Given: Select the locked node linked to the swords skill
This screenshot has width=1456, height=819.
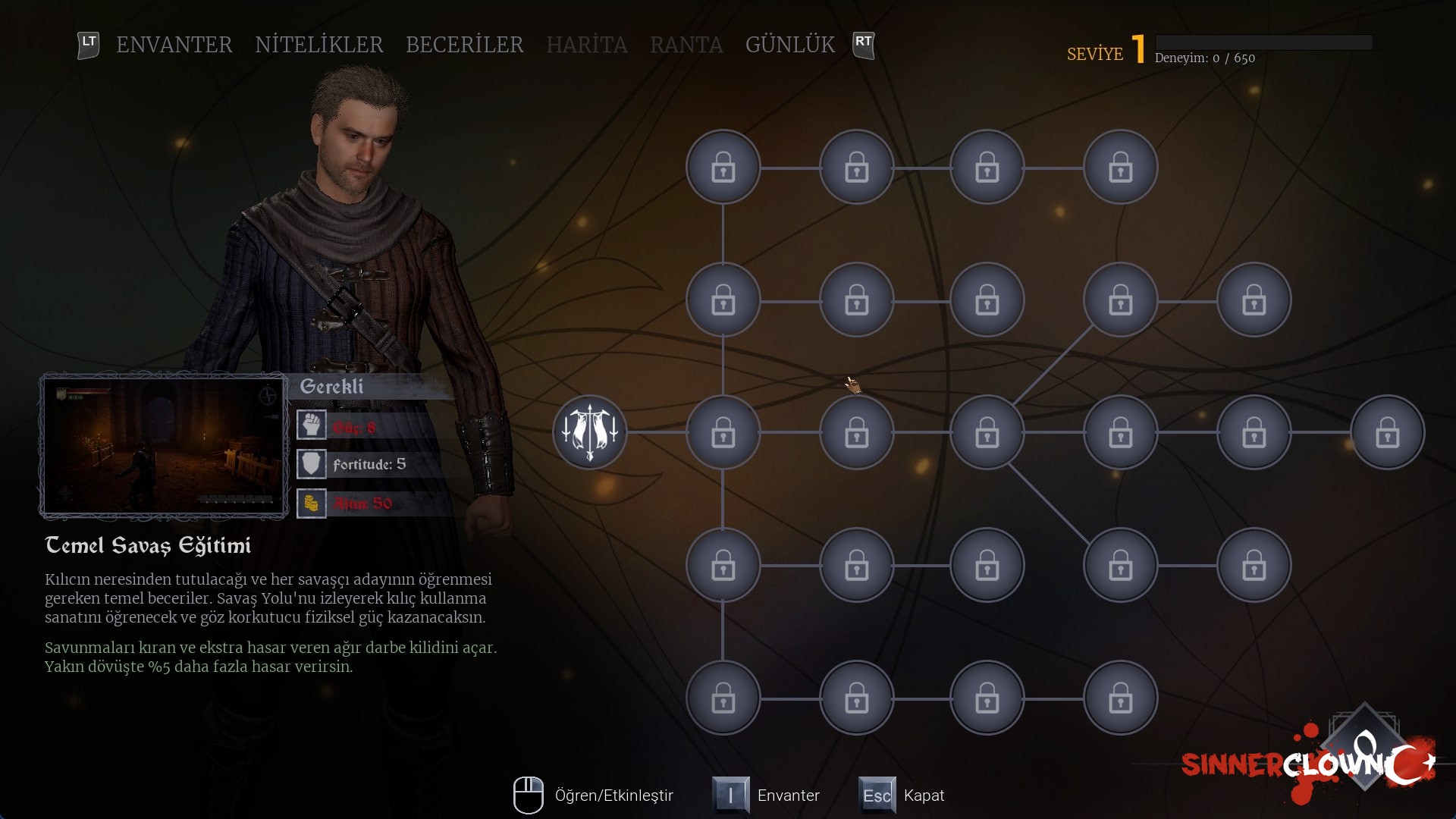Looking at the screenshot, I should 723,432.
